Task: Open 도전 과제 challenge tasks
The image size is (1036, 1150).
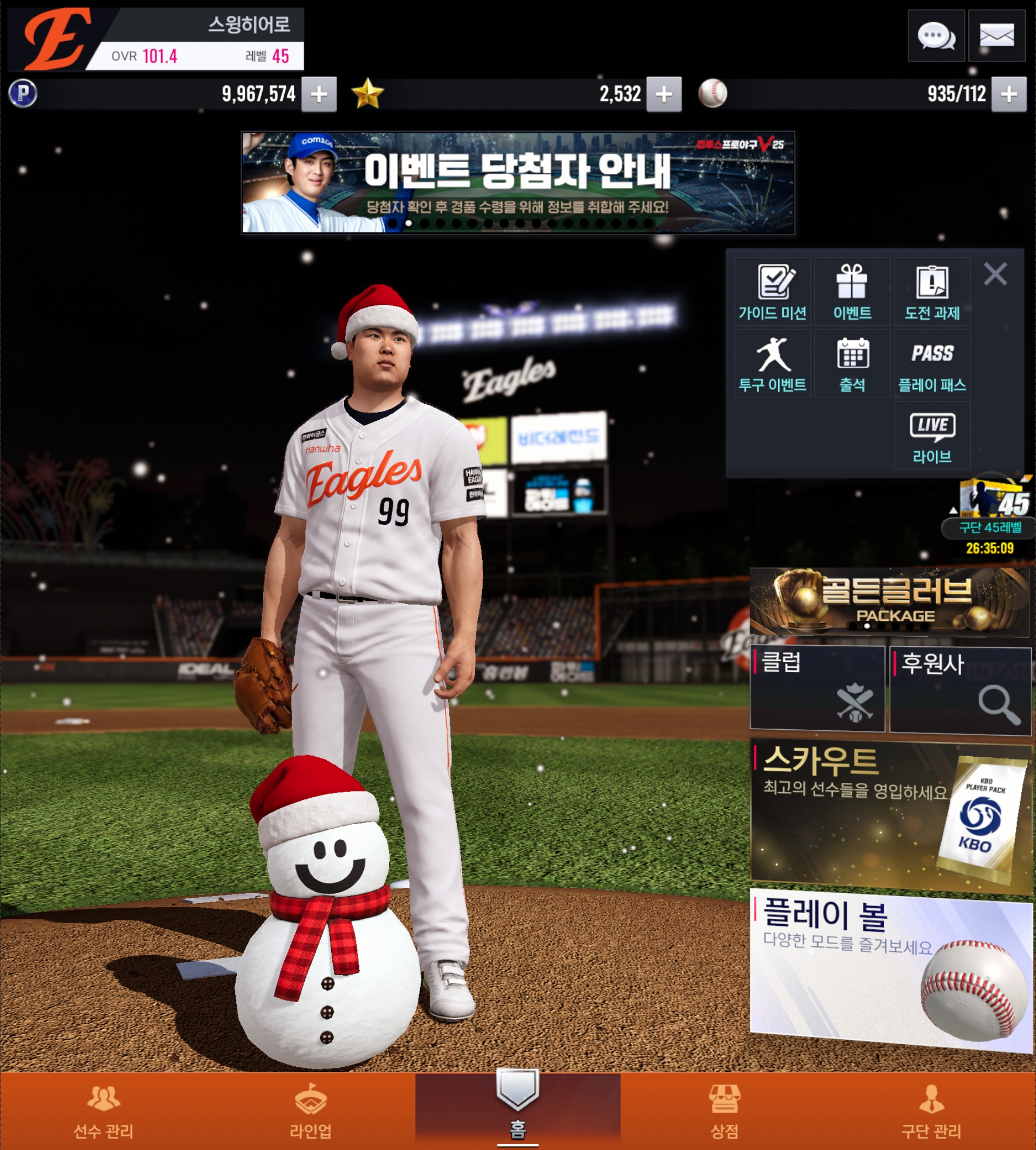Action: pos(932,292)
